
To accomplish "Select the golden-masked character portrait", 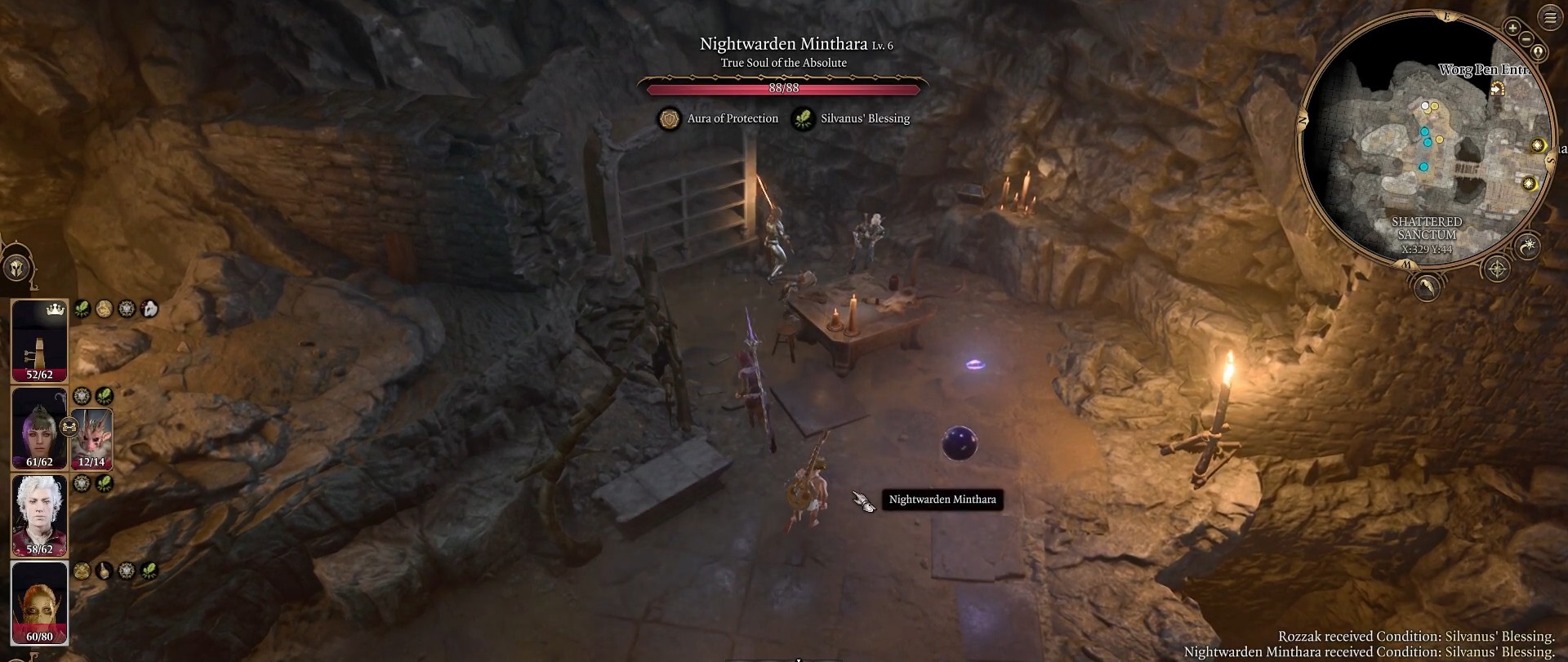I will (x=39, y=603).
